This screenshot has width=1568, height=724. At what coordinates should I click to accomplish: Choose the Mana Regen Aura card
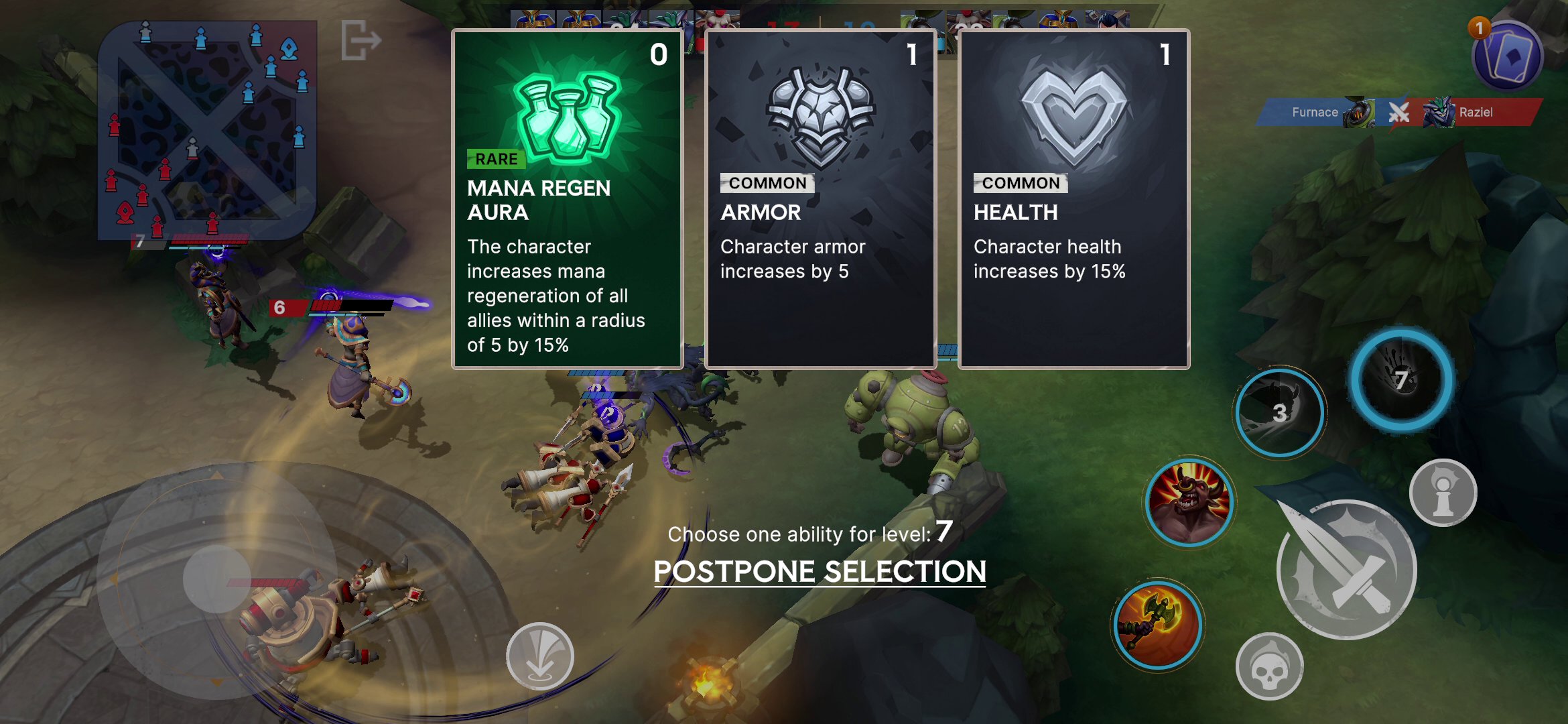pyautogui.click(x=568, y=199)
